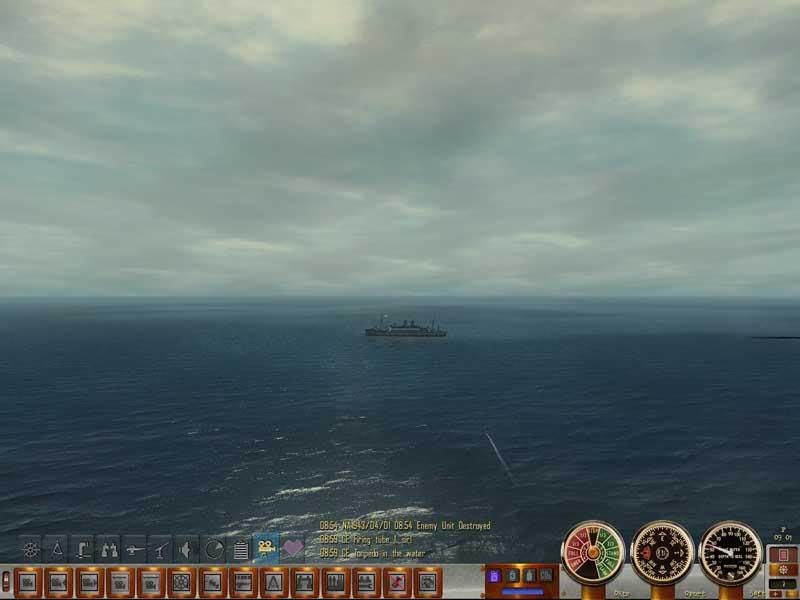The image size is (800, 600).
Task: Open the clipboard captain's log
Action: point(240,549)
